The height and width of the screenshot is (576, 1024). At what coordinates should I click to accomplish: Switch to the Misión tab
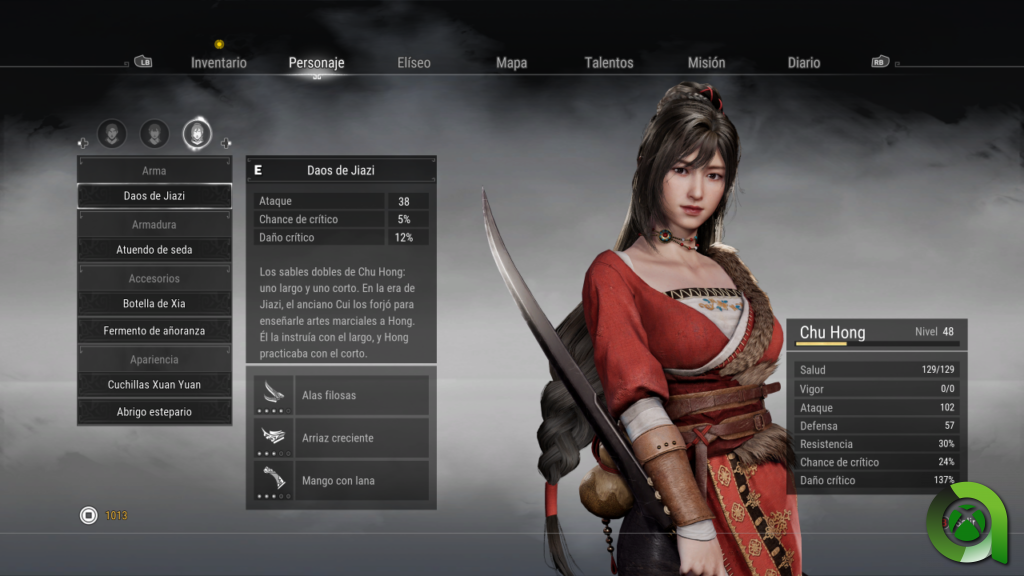706,63
